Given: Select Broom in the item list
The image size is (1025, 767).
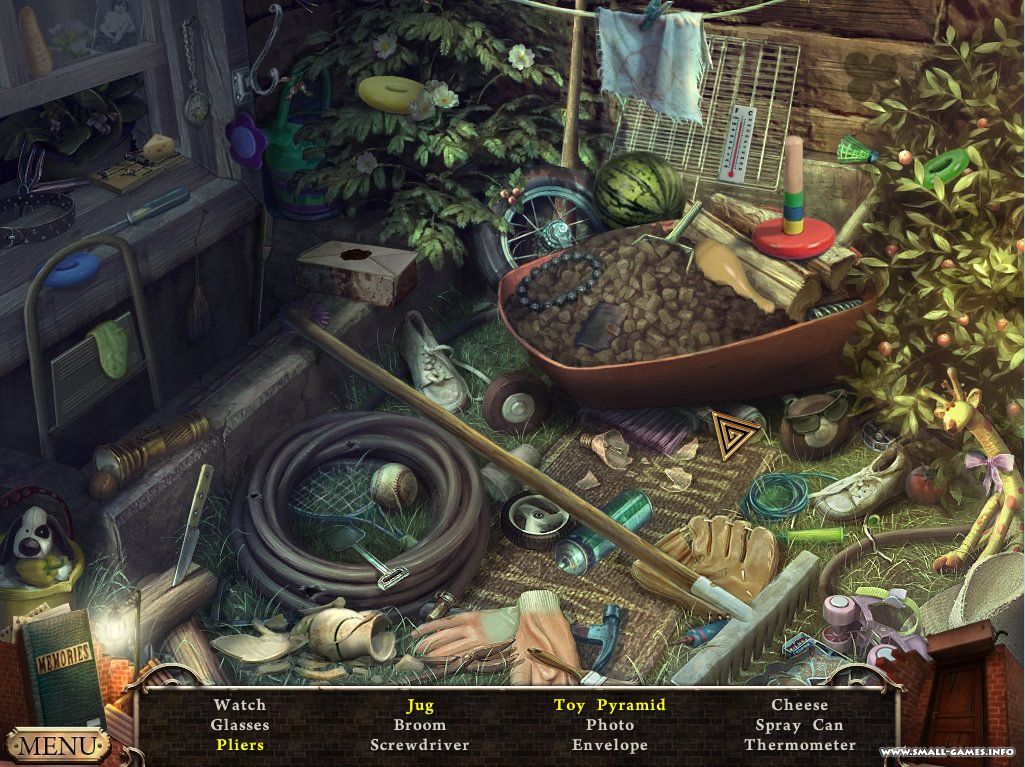Looking at the screenshot, I should [x=419, y=725].
